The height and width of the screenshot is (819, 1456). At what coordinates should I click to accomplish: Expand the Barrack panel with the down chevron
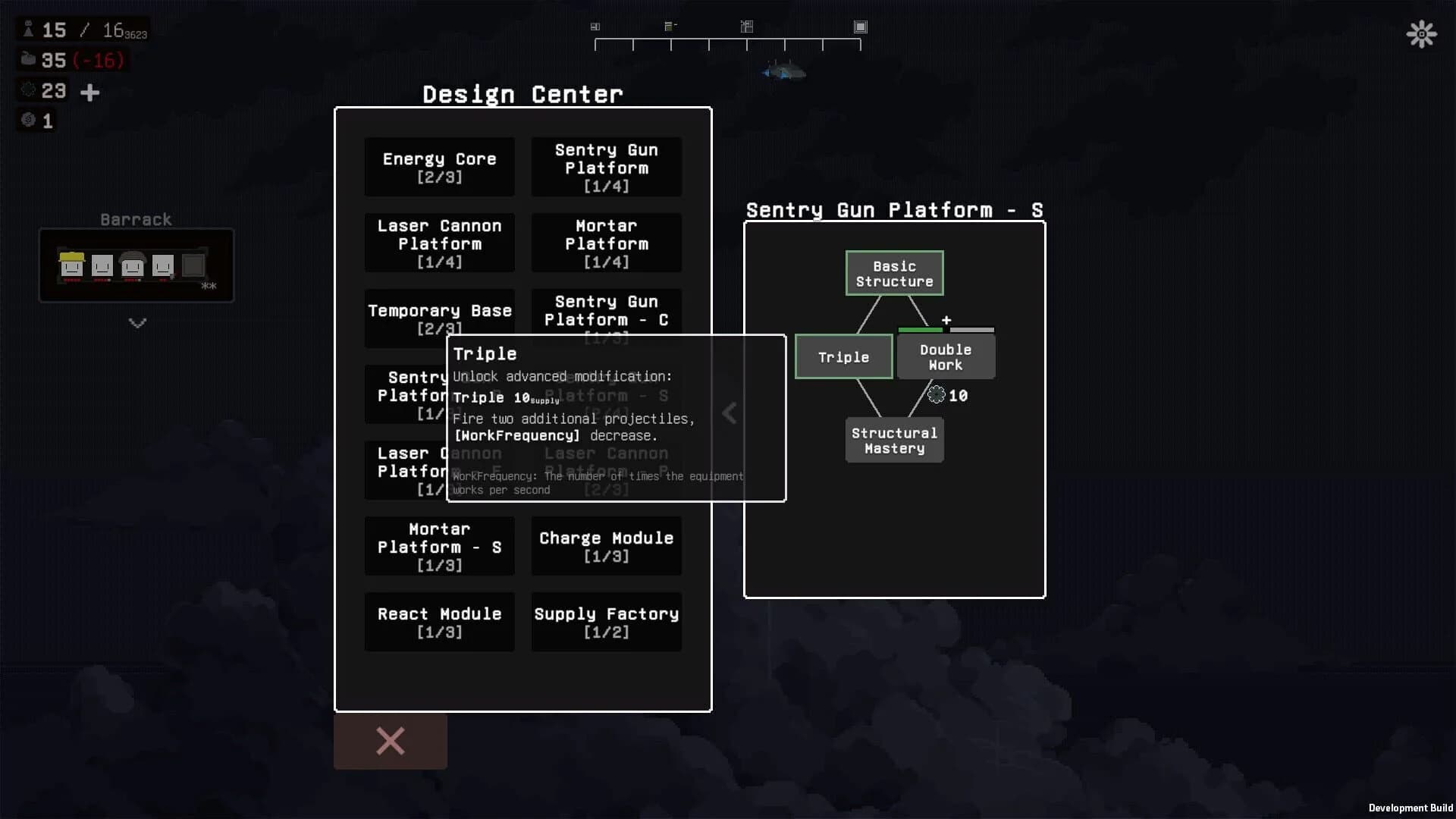[x=136, y=323]
